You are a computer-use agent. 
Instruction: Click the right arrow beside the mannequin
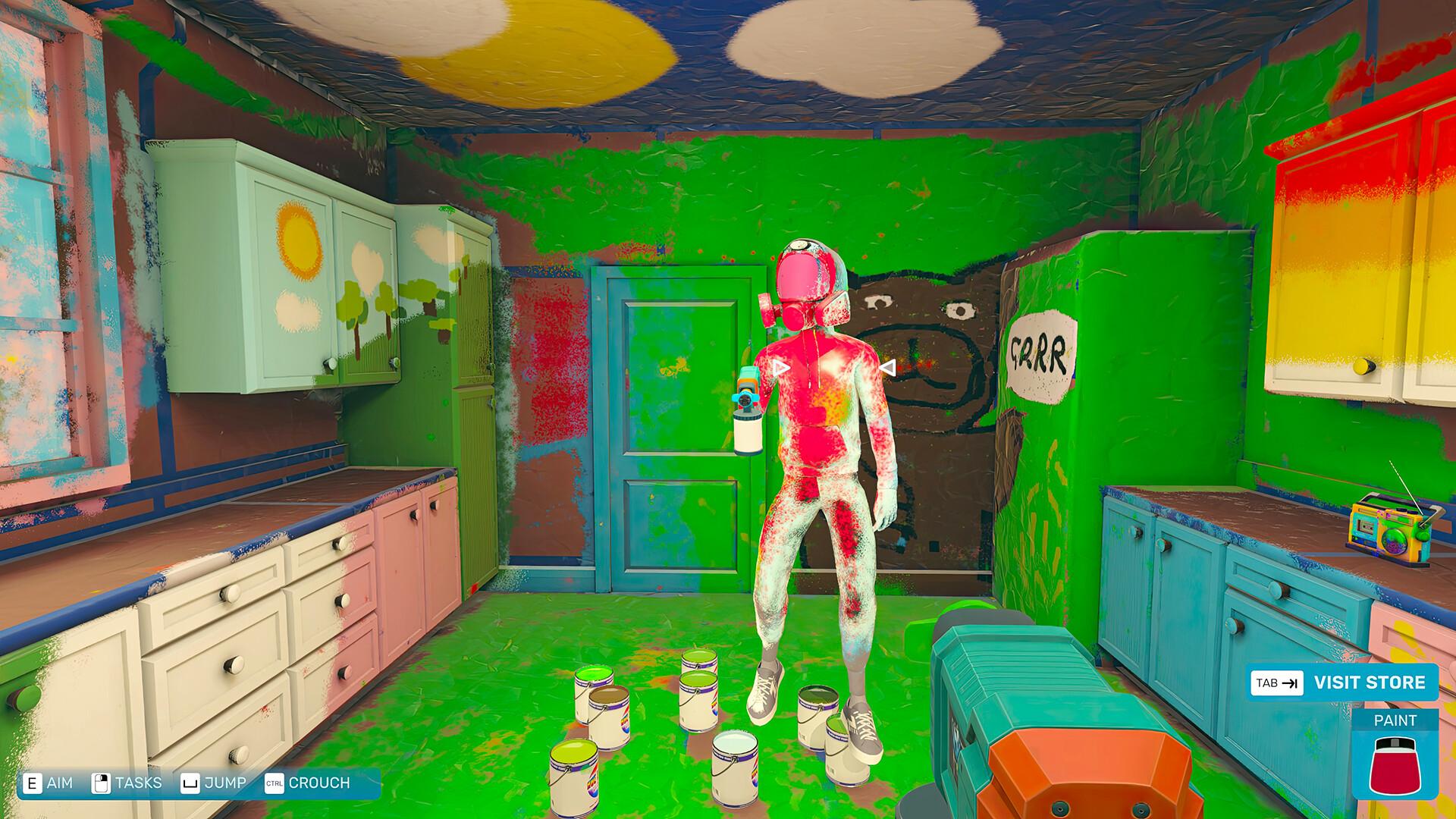[x=886, y=367]
